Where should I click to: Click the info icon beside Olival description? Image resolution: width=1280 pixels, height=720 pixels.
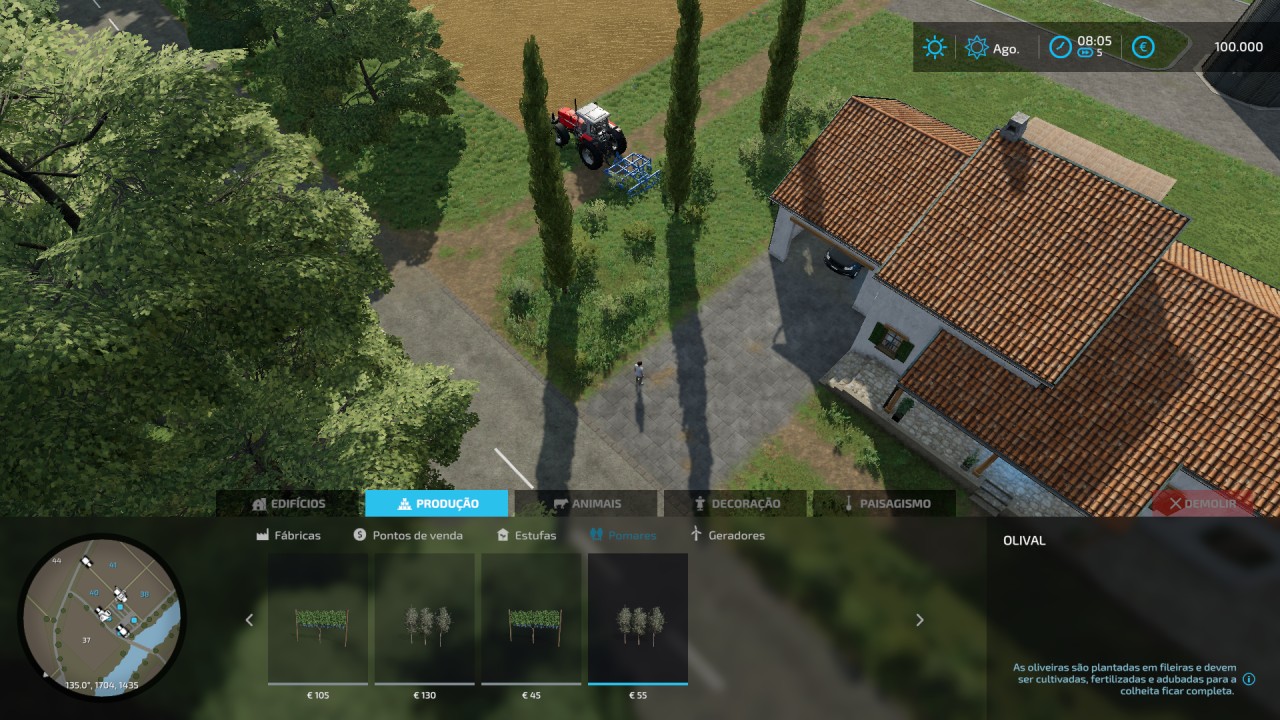pyautogui.click(x=1249, y=679)
